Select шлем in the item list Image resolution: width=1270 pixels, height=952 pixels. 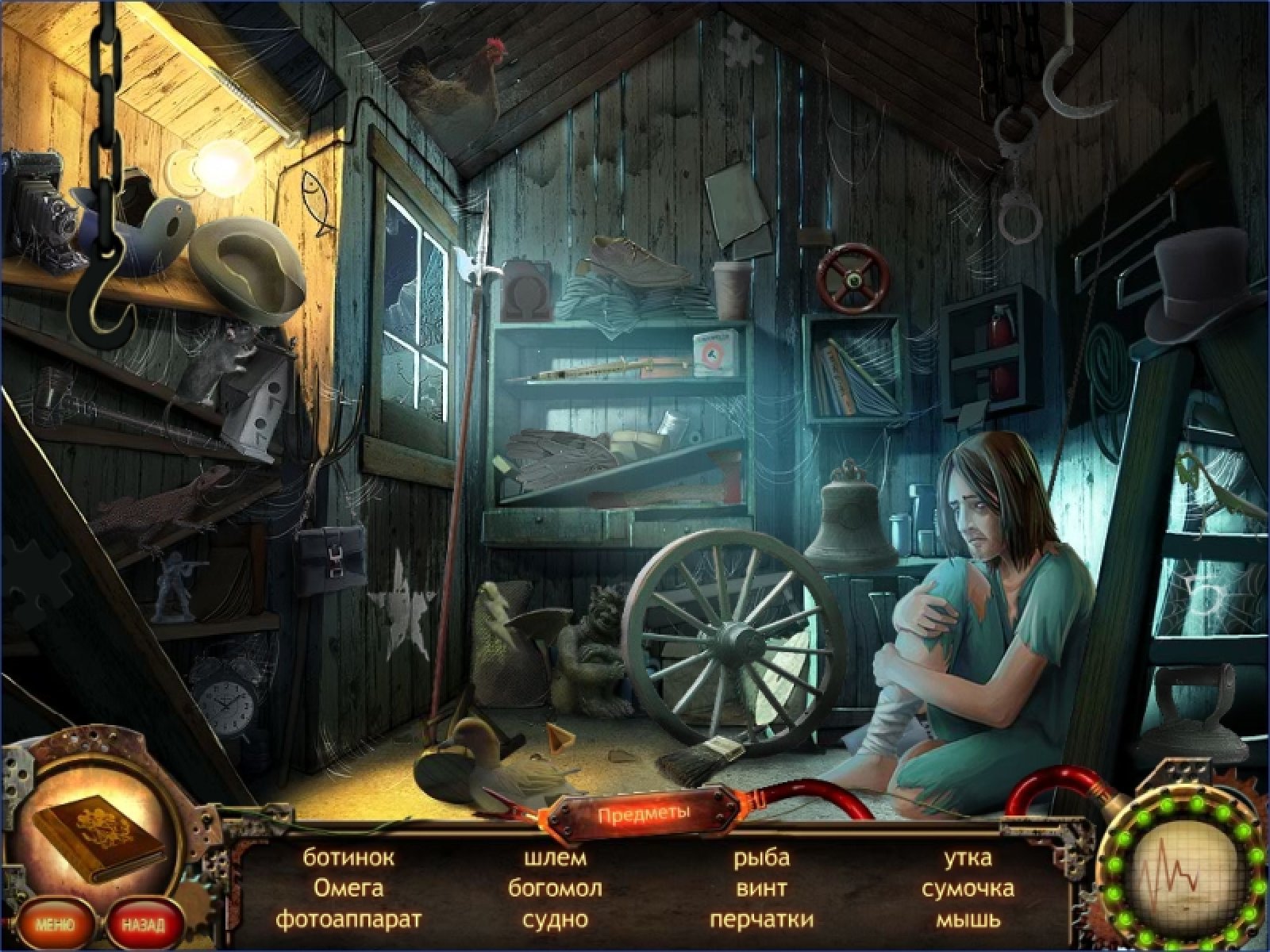click(x=555, y=858)
